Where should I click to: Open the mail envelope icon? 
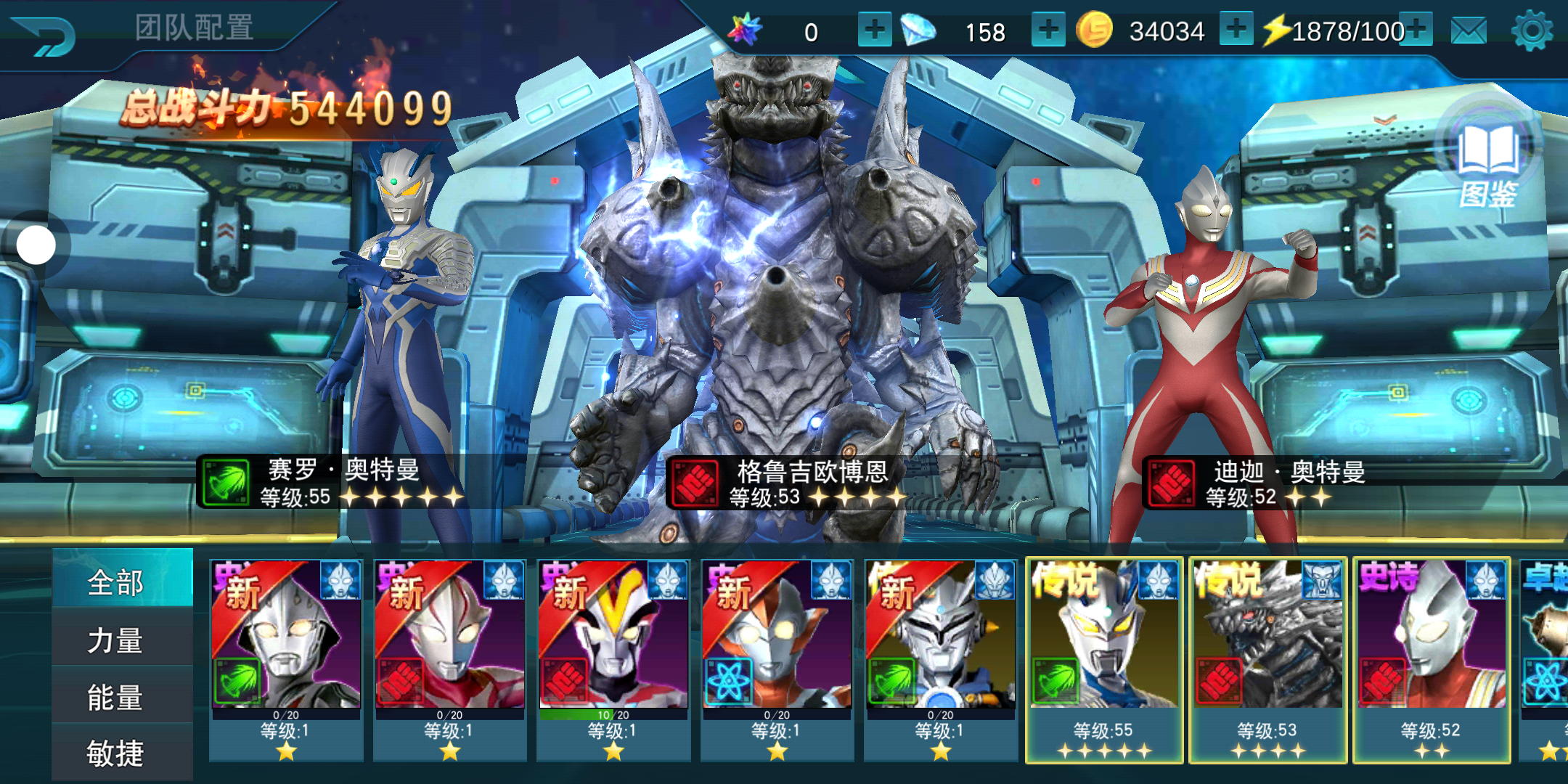pyautogui.click(x=1469, y=31)
